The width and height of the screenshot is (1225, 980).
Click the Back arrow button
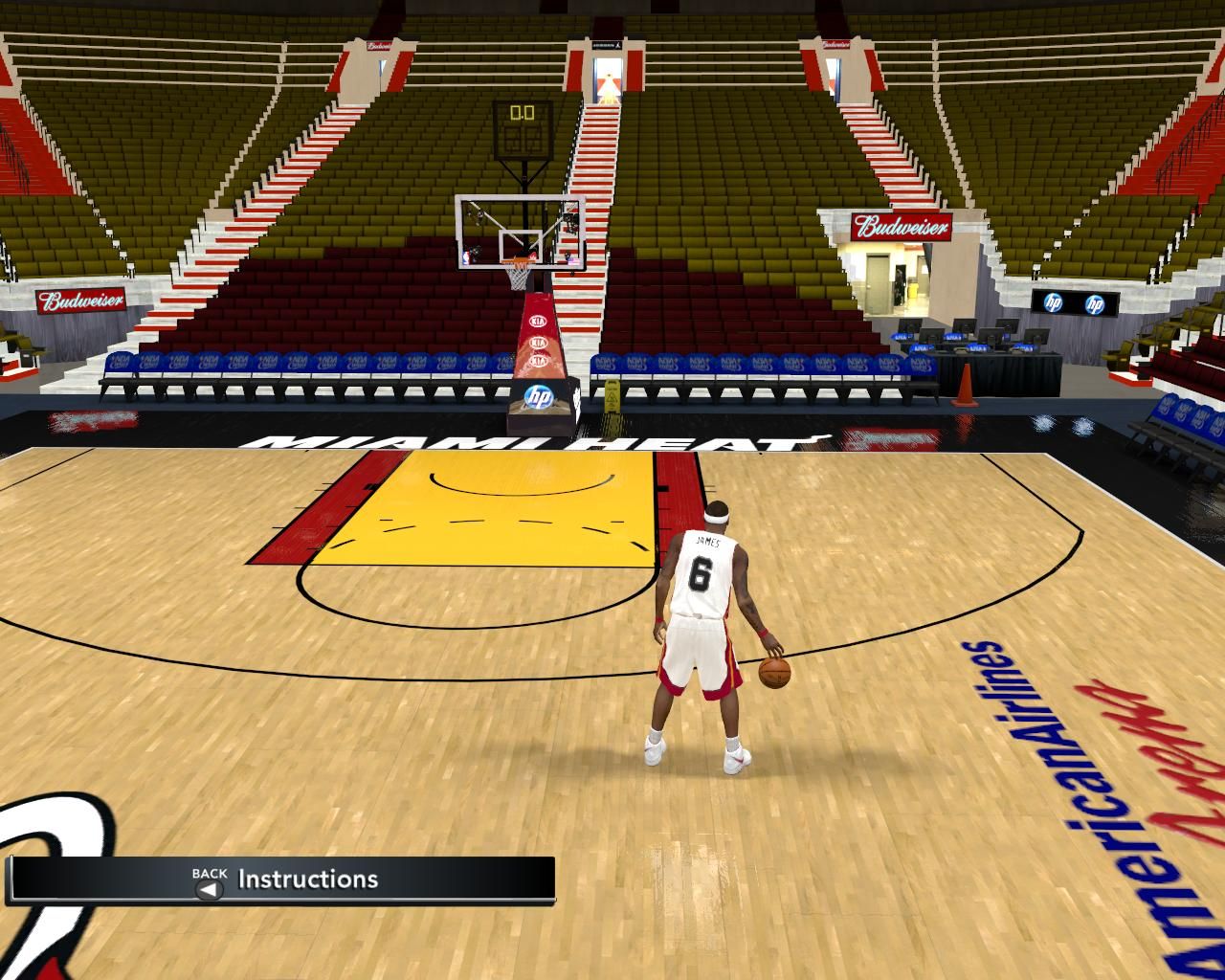pyautogui.click(x=208, y=889)
